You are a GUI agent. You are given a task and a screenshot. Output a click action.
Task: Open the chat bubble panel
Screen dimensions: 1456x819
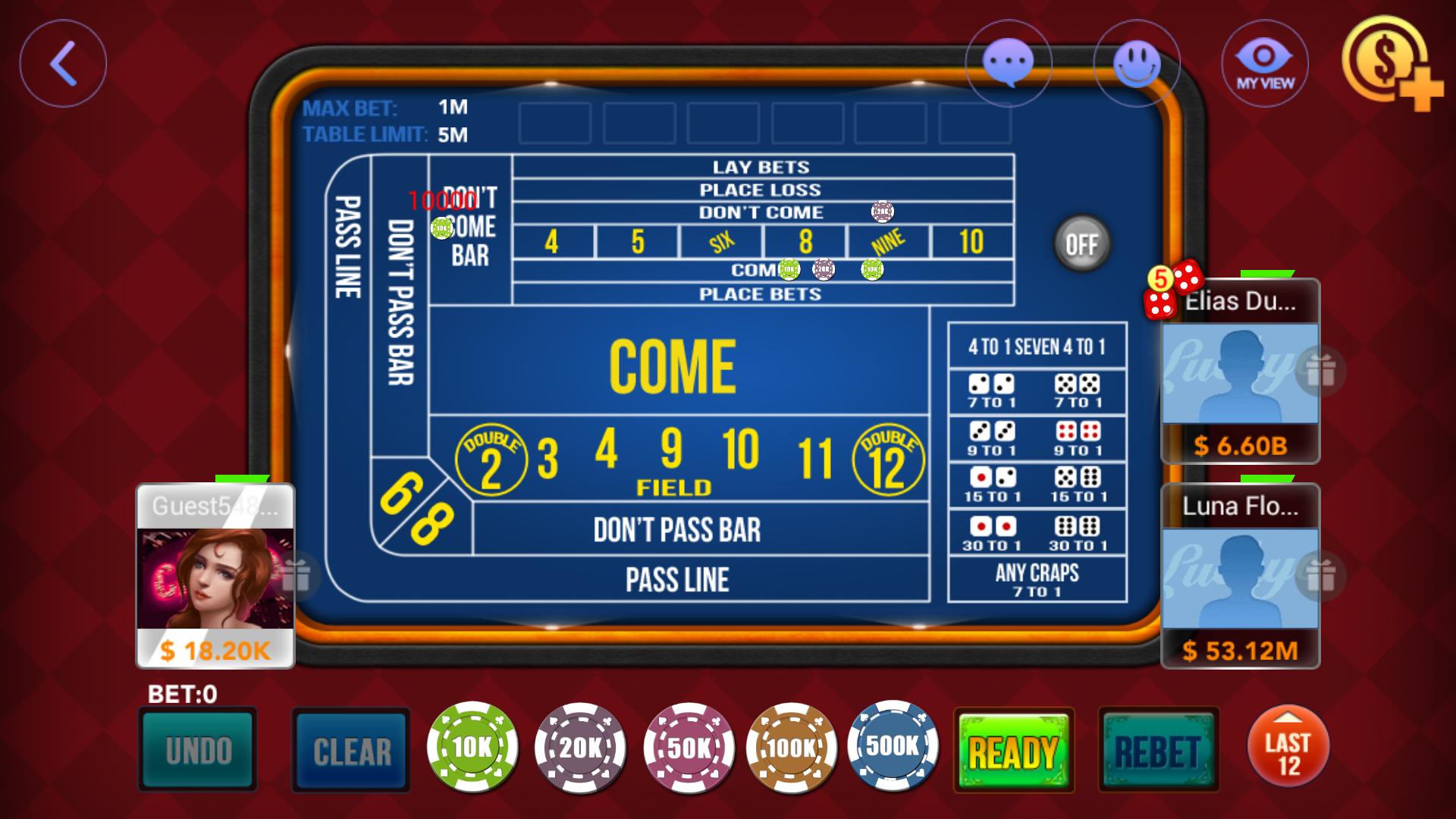1009,63
